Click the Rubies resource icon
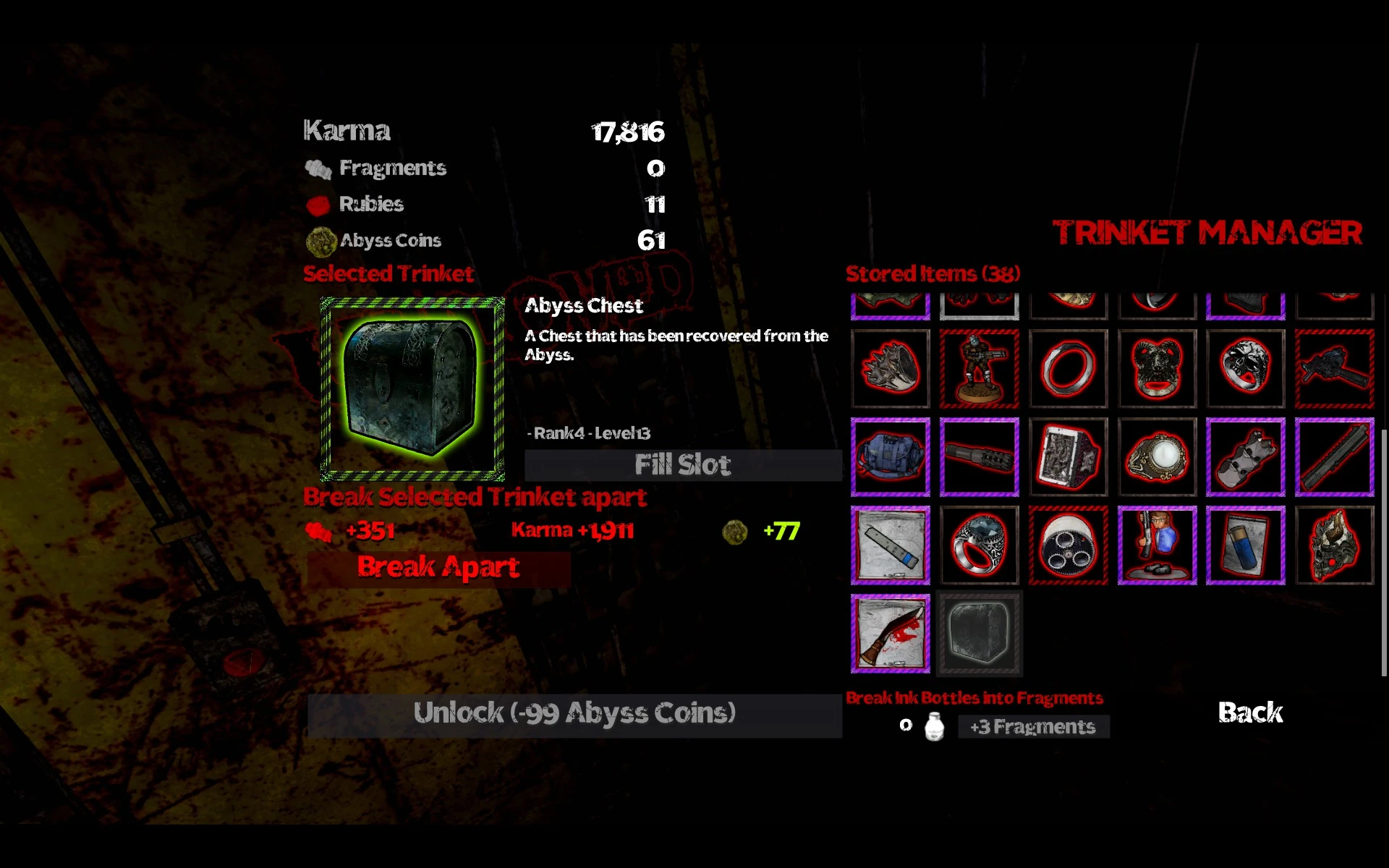 tap(317, 205)
